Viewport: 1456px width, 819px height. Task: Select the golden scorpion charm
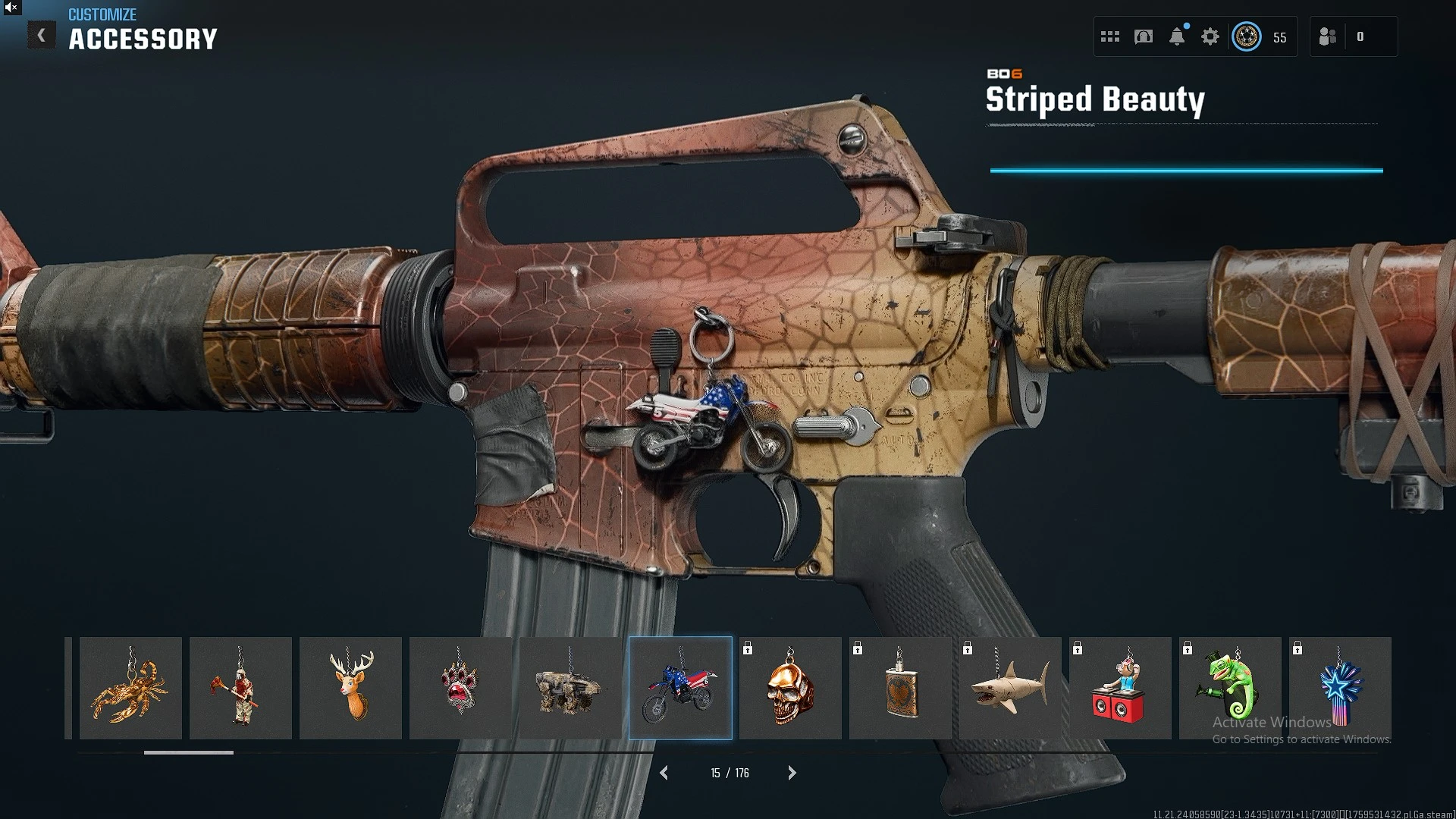pos(130,688)
